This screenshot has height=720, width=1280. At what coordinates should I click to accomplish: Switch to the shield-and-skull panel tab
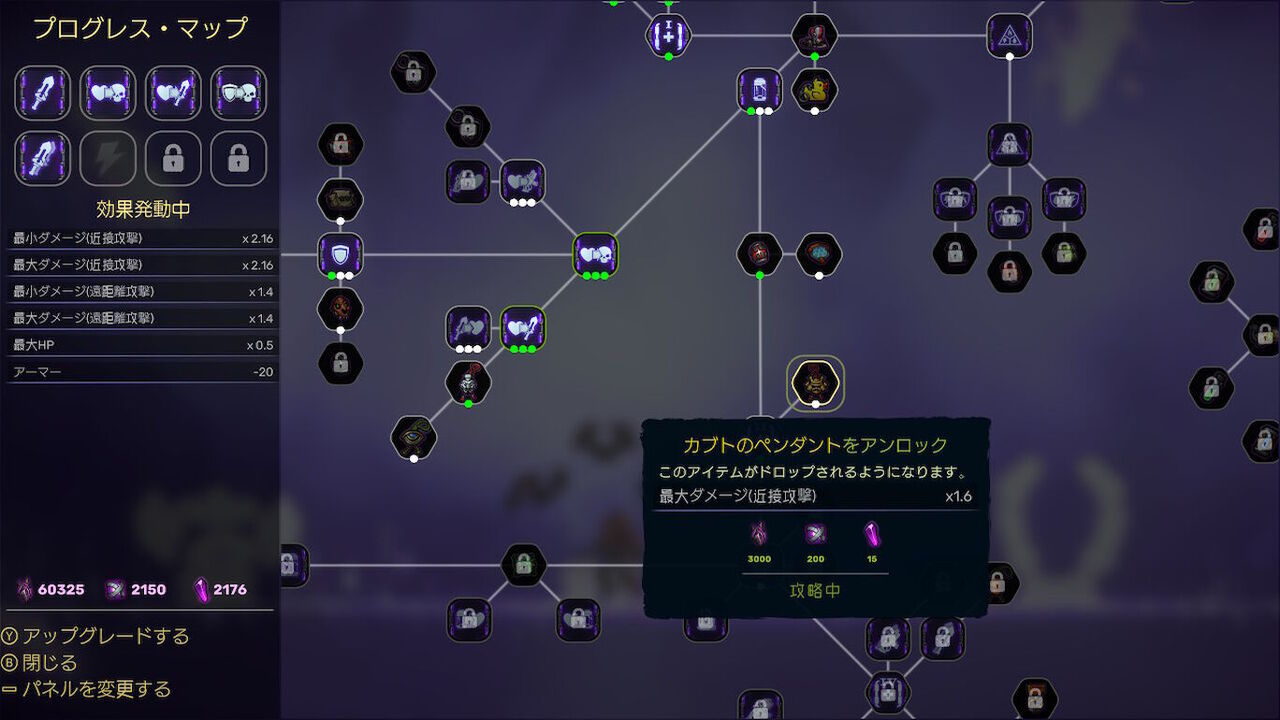(238, 91)
